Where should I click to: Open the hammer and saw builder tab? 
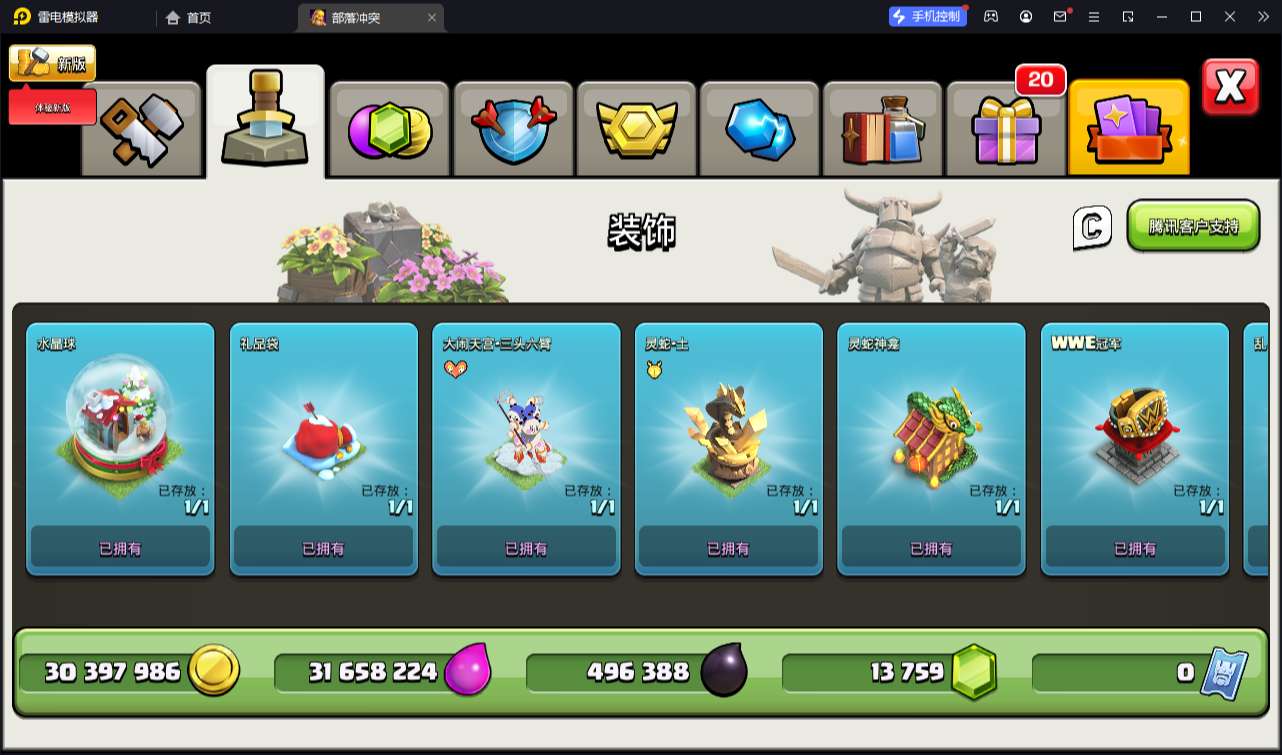click(x=141, y=128)
